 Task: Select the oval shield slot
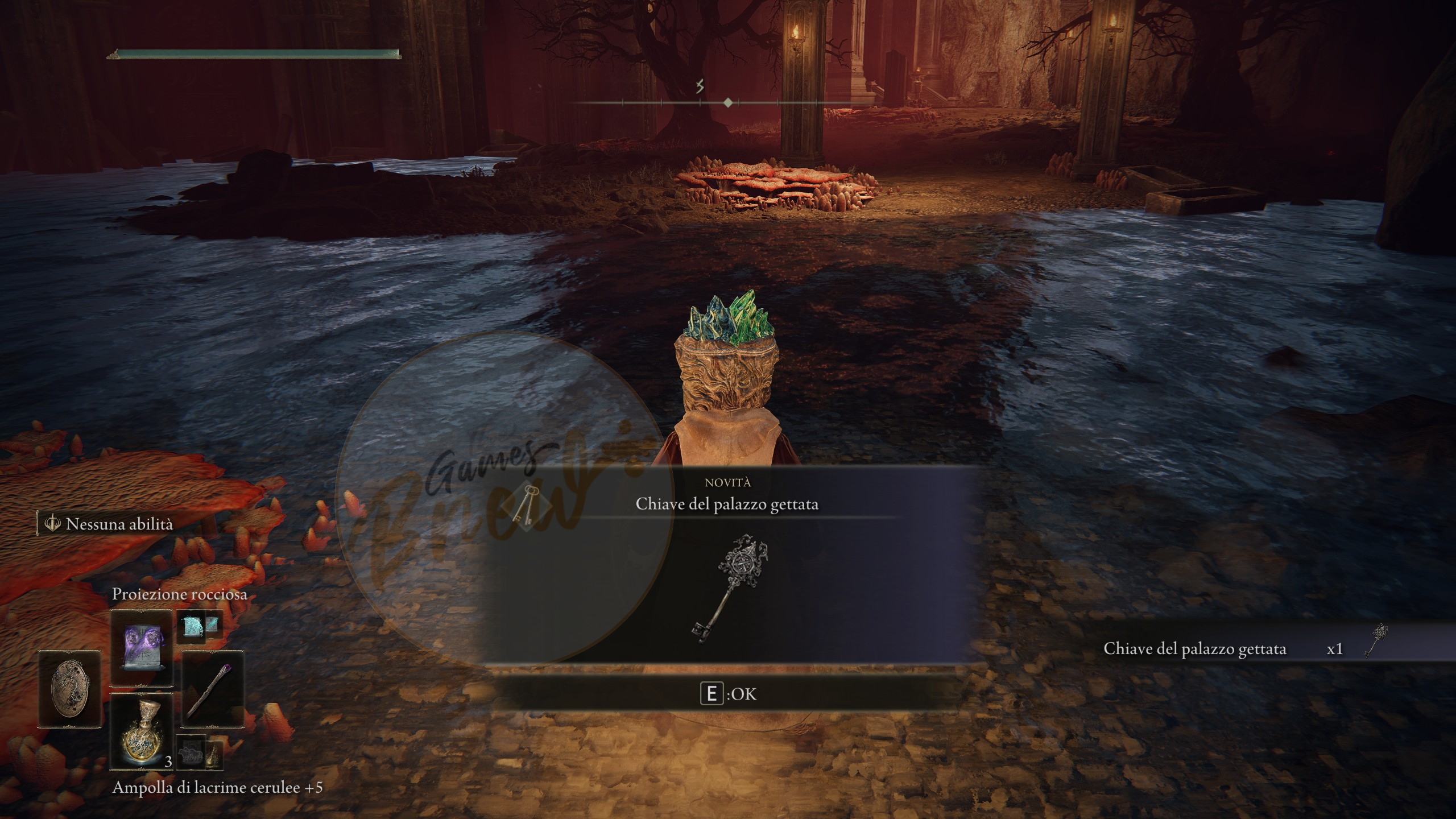(x=69, y=689)
